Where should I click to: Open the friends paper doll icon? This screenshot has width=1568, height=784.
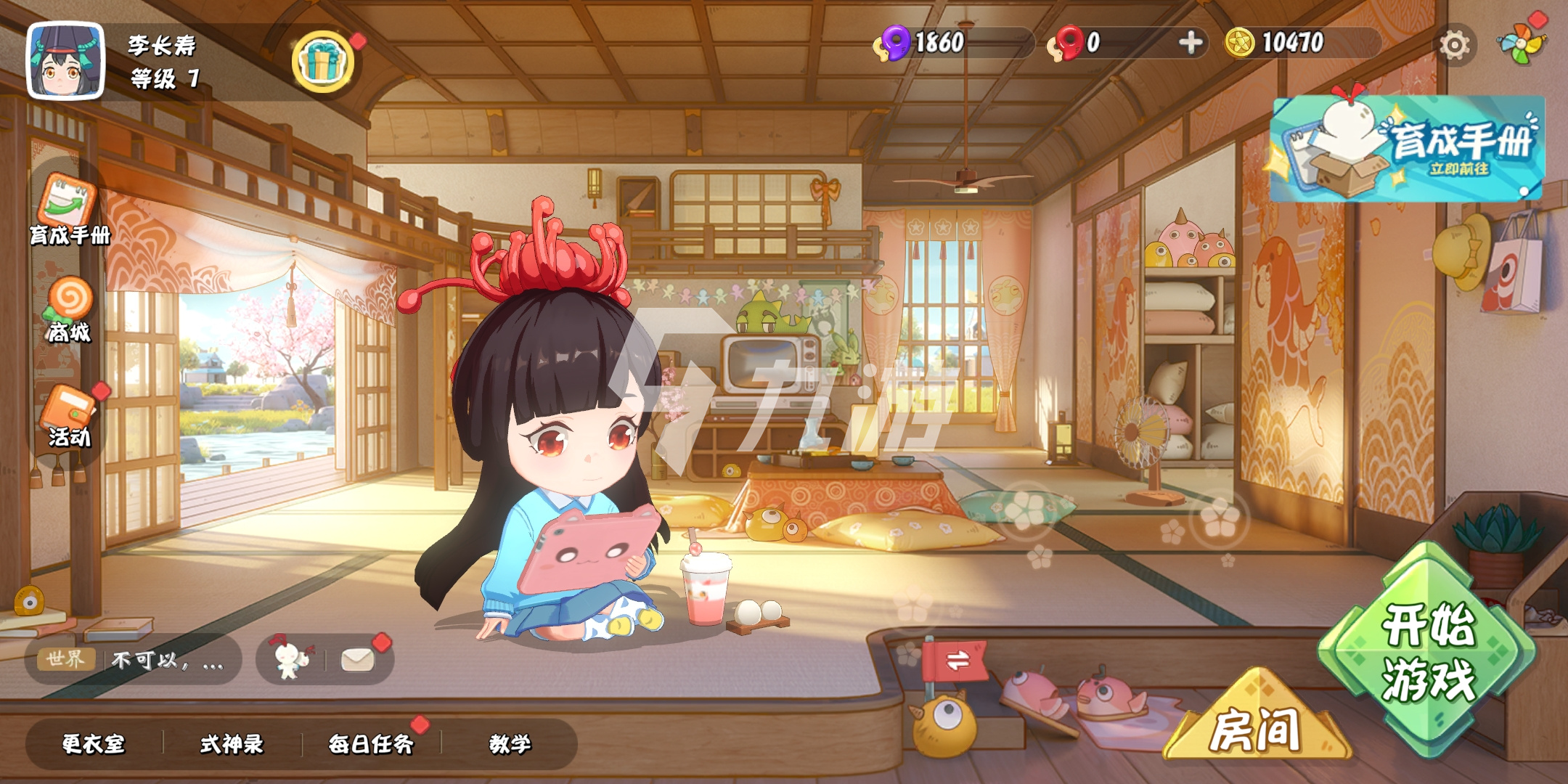[x=290, y=659]
